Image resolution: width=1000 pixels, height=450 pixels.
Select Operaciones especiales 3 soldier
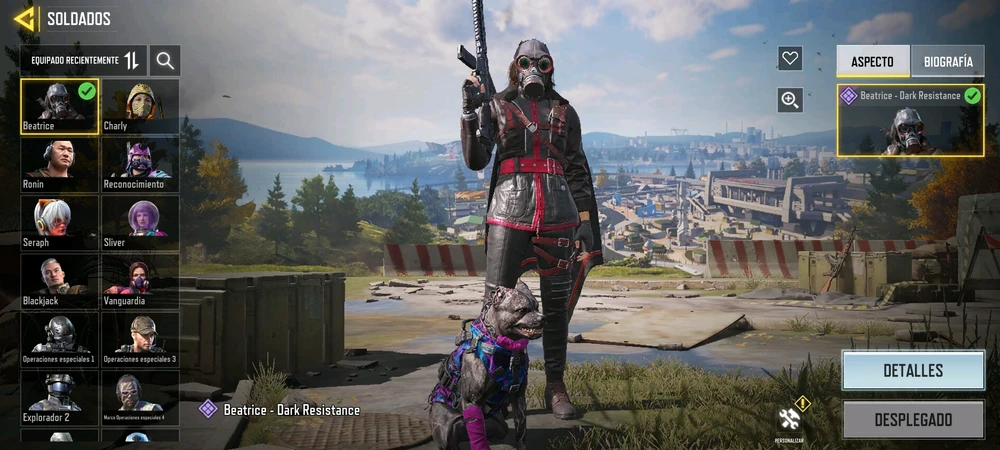[140, 339]
